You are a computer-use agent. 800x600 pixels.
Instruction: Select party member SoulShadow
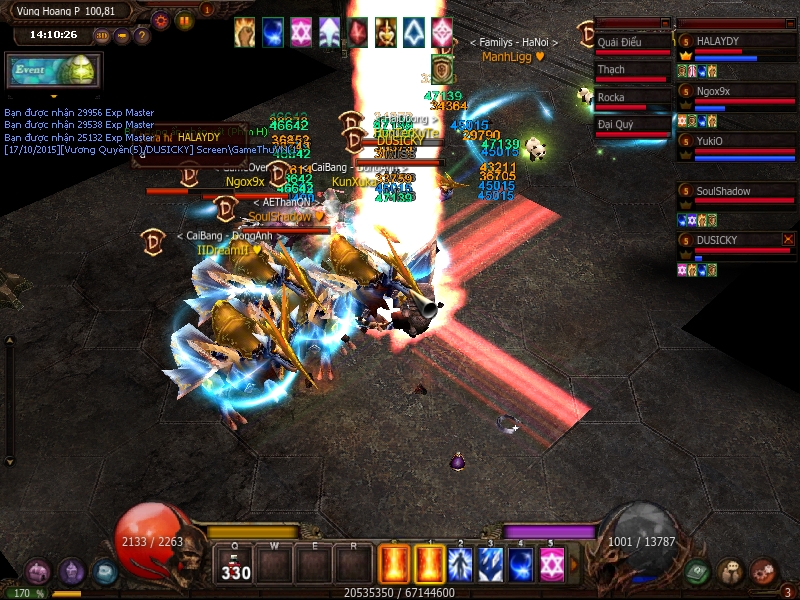coord(736,192)
